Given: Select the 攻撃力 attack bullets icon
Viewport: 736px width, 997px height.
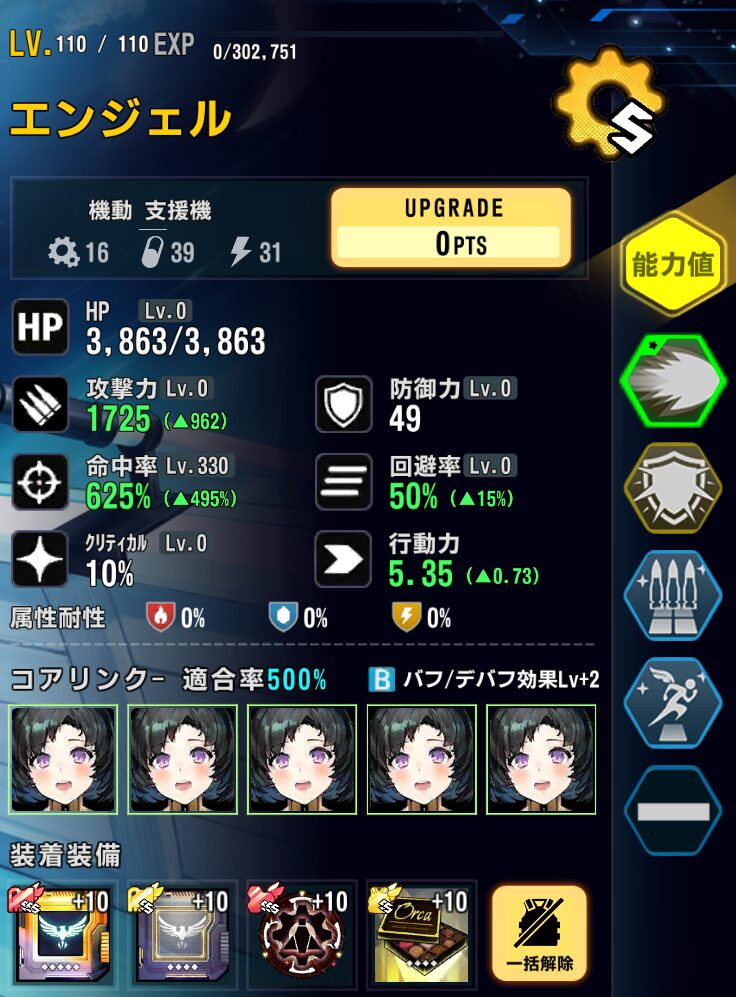Looking at the screenshot, I should click(x=40, y=404).
